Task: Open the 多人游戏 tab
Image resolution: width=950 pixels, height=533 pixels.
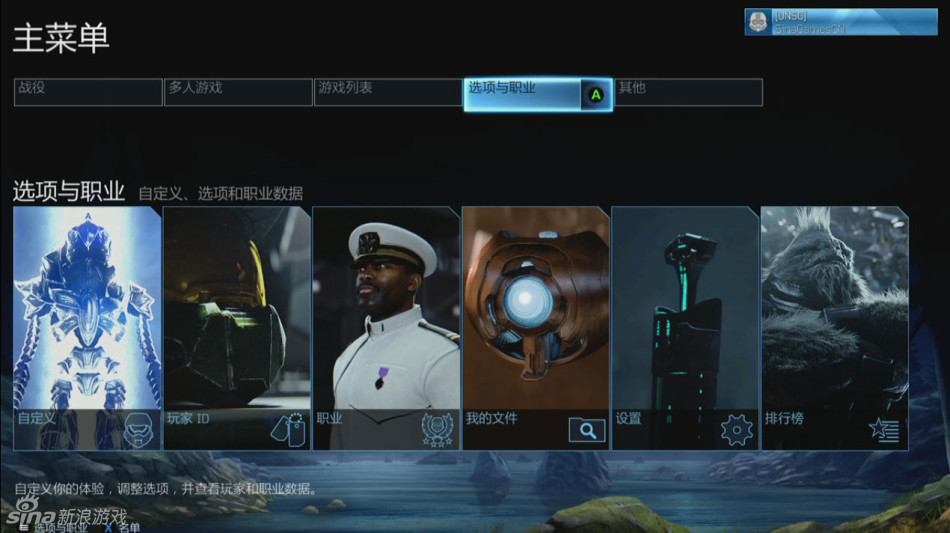Action: pos(238,92)
